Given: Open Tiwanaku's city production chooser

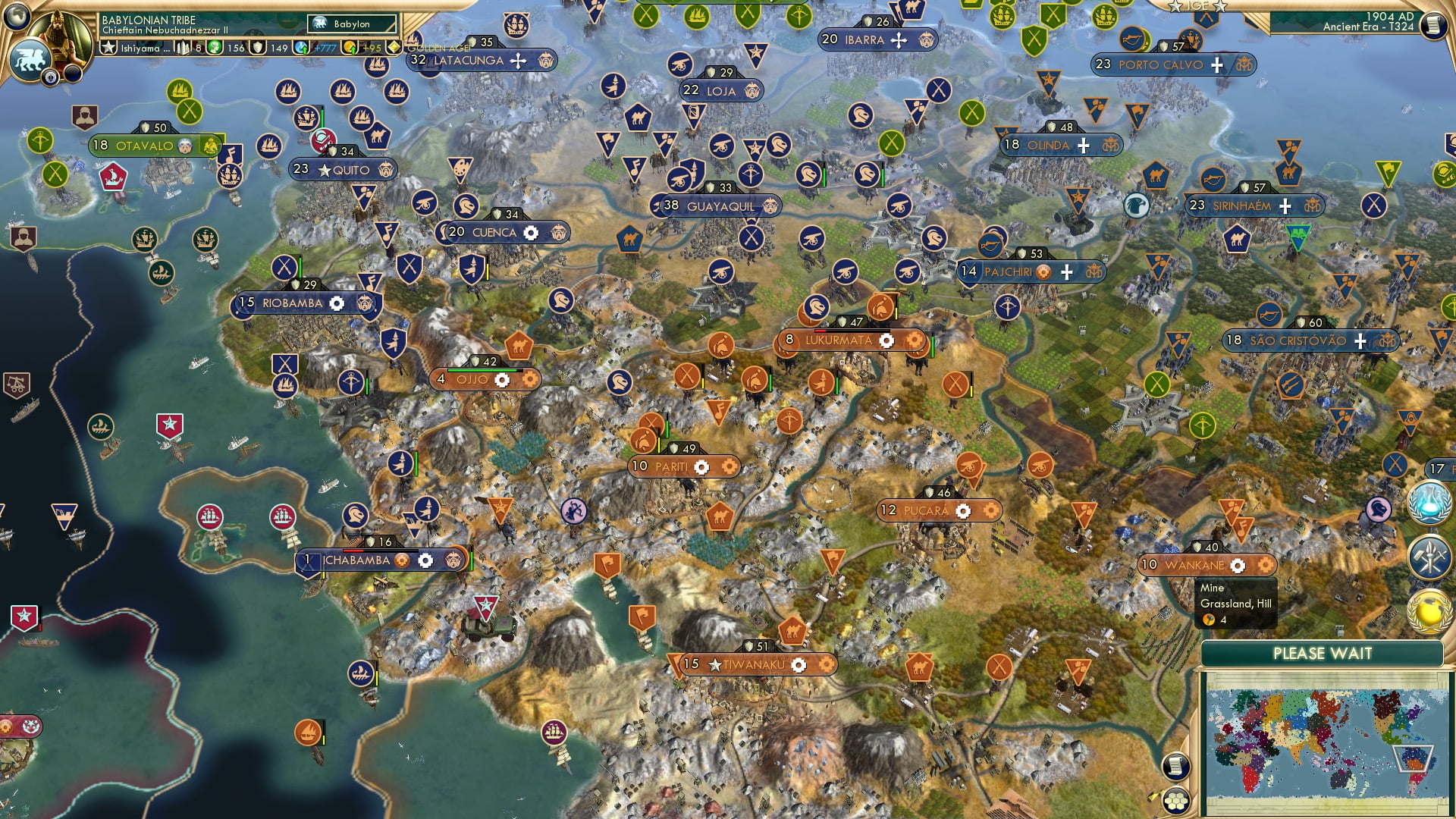Looking at the screenshot, I should [x=799, y=666].
